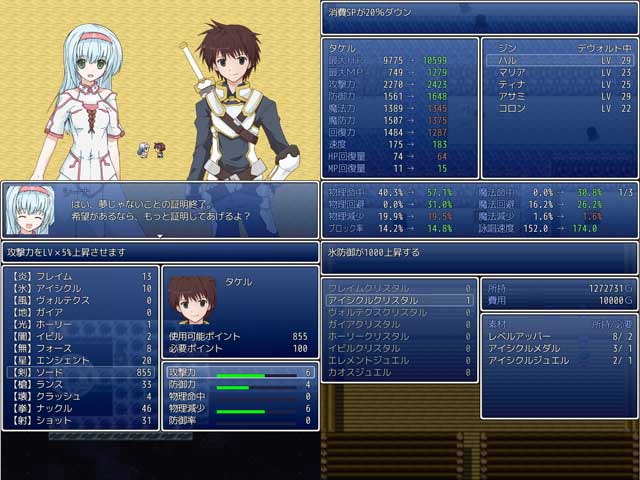Viewport: 640px width, 480px height.
Task: Choose party member アサミ
Action: coord(559,96)
